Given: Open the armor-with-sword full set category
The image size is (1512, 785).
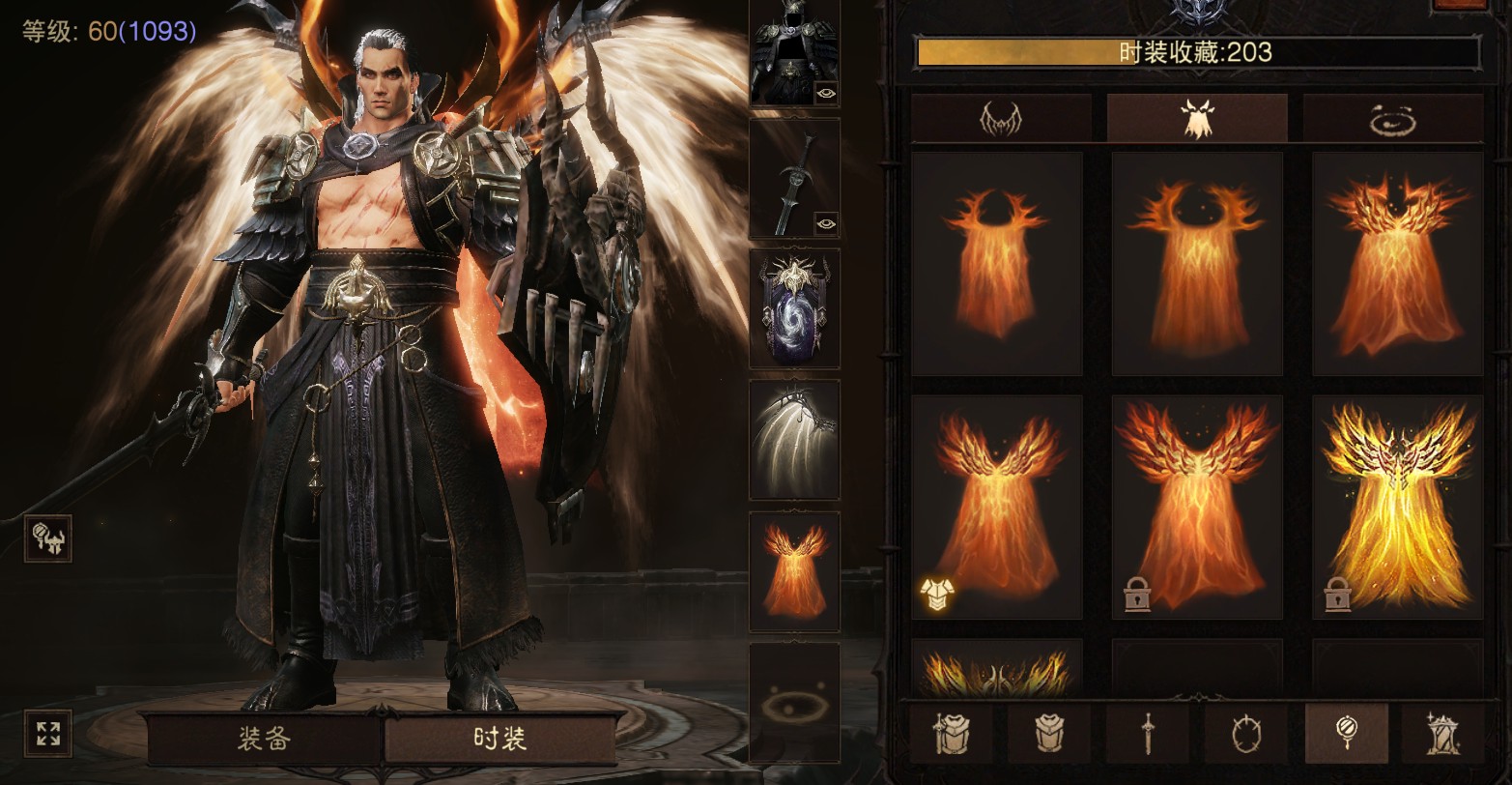Looking at the screenshot, I should point(952,734).
